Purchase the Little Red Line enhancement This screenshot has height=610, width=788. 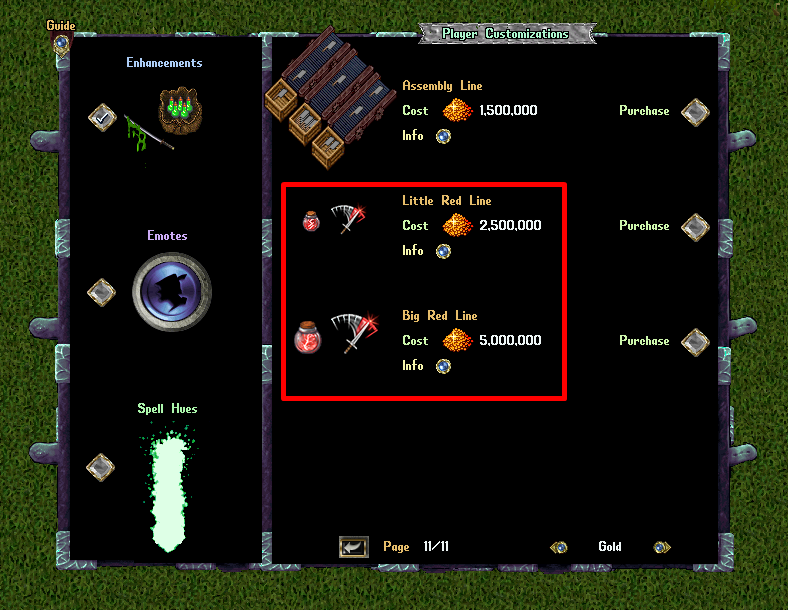695,227
